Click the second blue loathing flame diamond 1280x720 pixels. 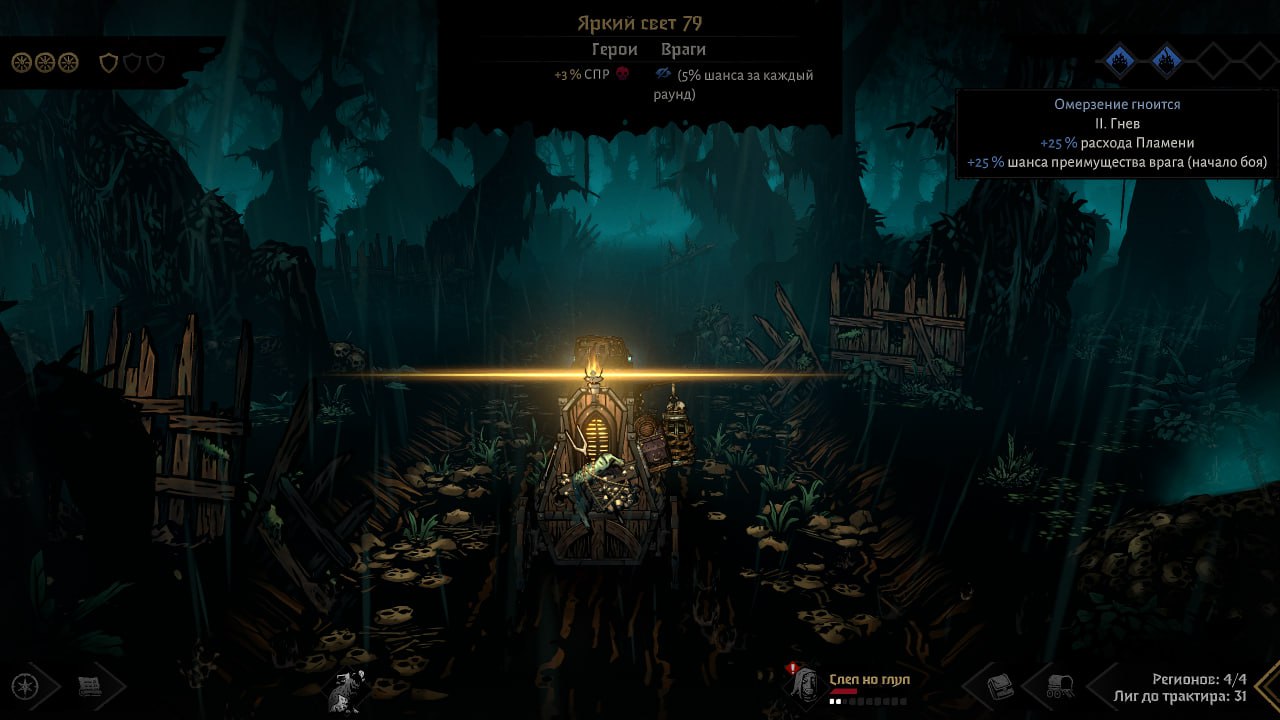pyautogui.click(x=1165, y=62)
